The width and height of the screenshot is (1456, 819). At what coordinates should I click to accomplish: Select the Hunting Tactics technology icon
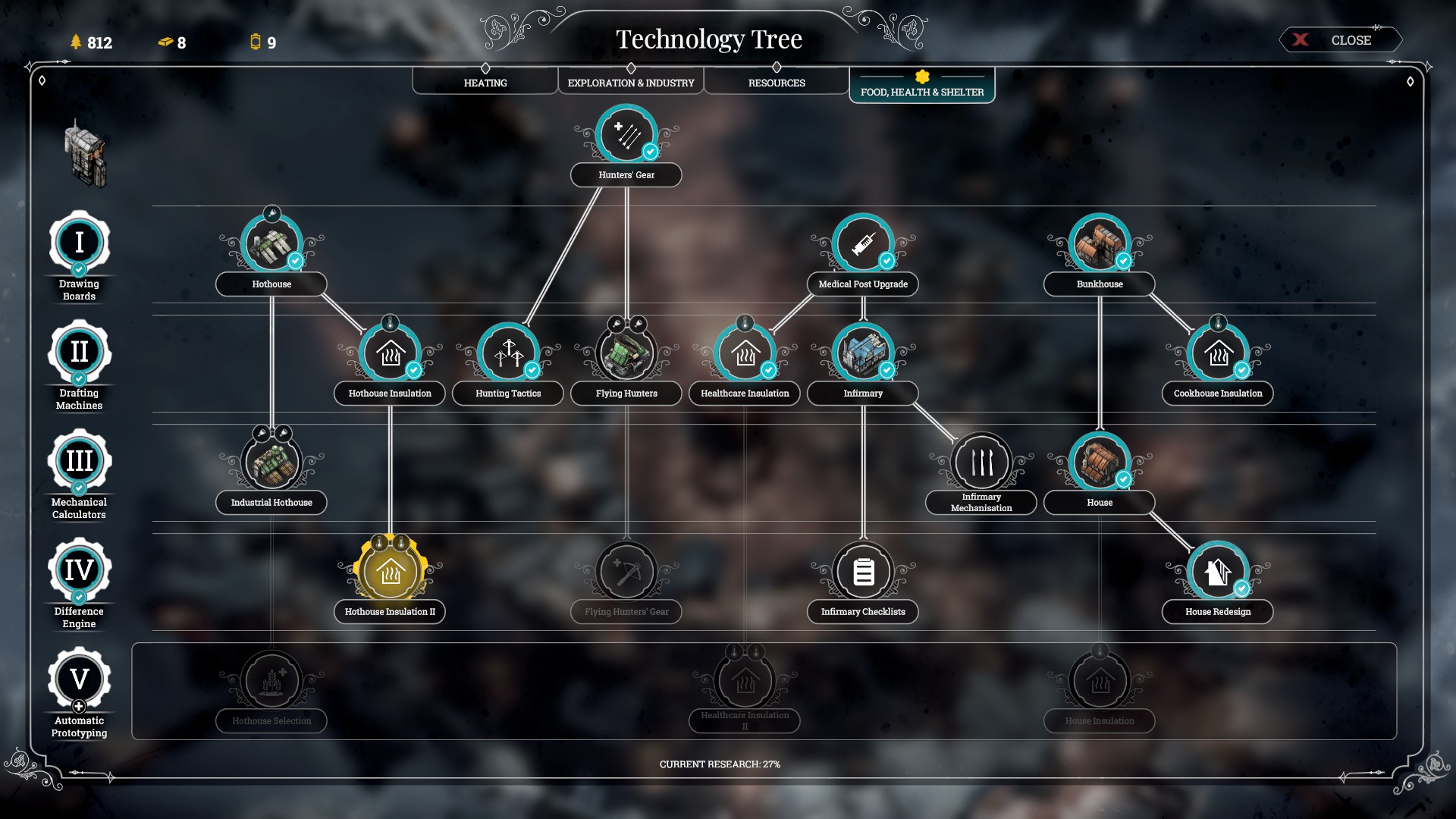(508, 353)
